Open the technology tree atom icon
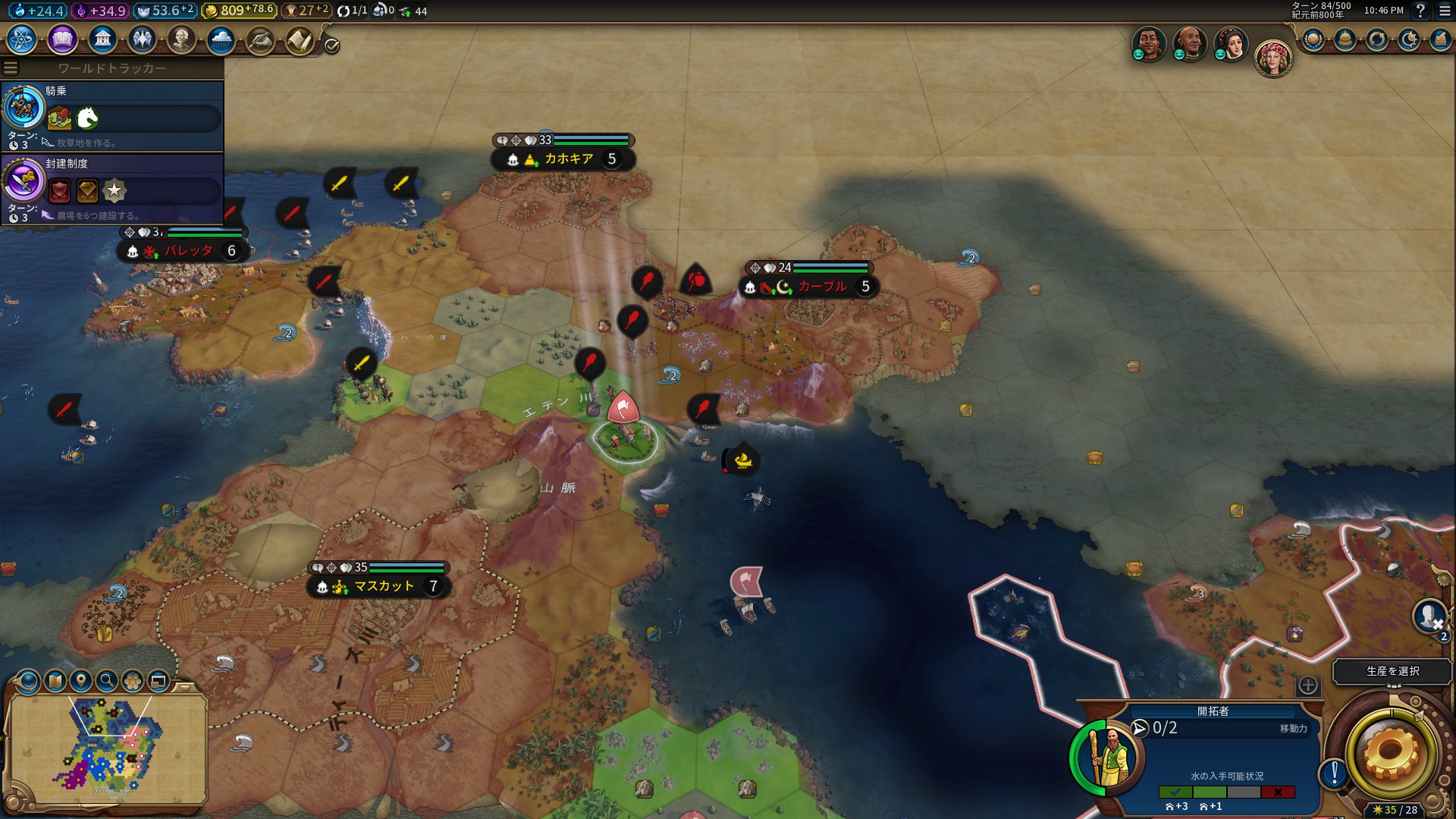Screen dimensions: 1456x819 pyautogui.click(x=22, y=39)
